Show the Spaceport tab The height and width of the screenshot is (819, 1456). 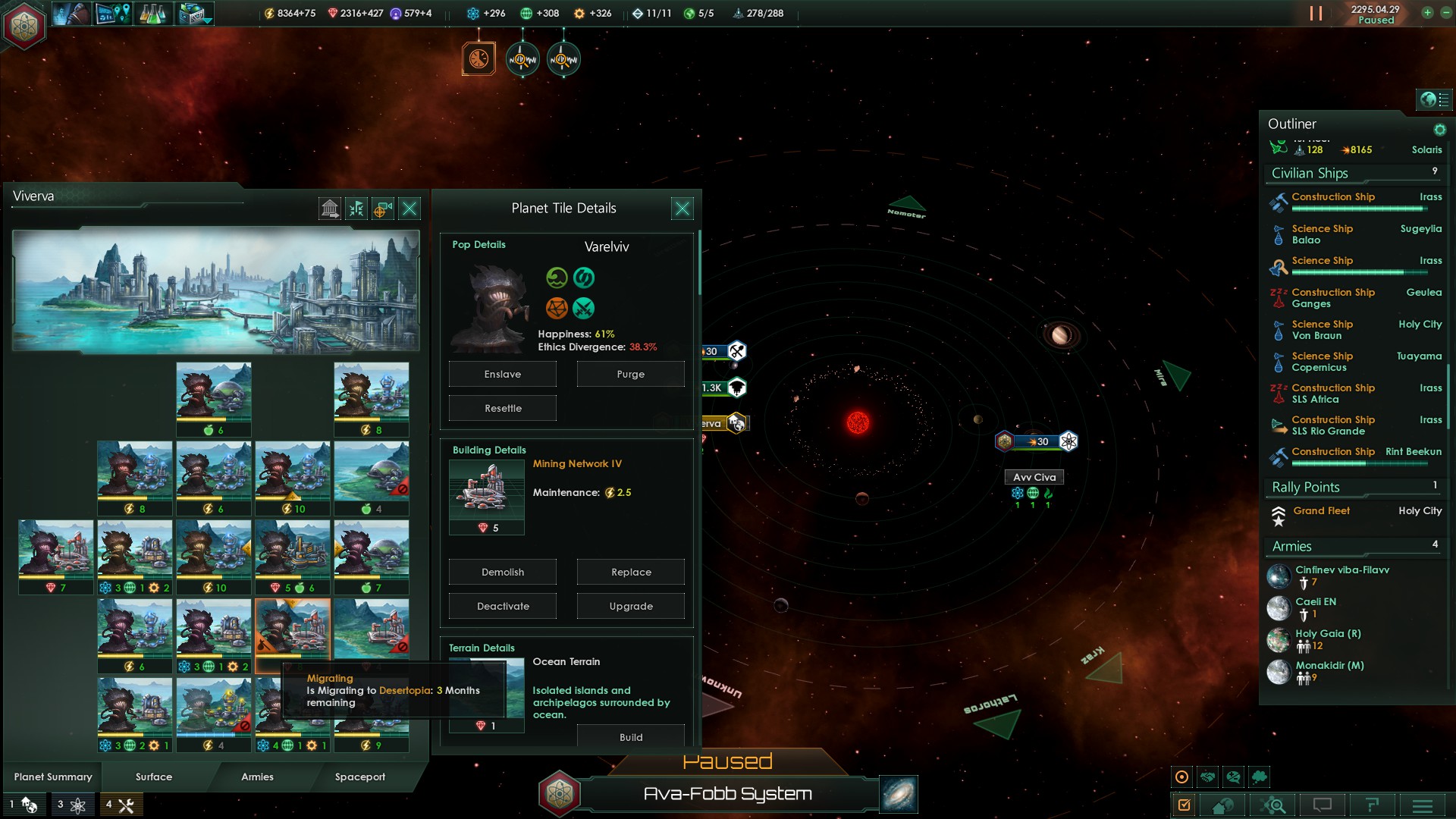[359, 777]
